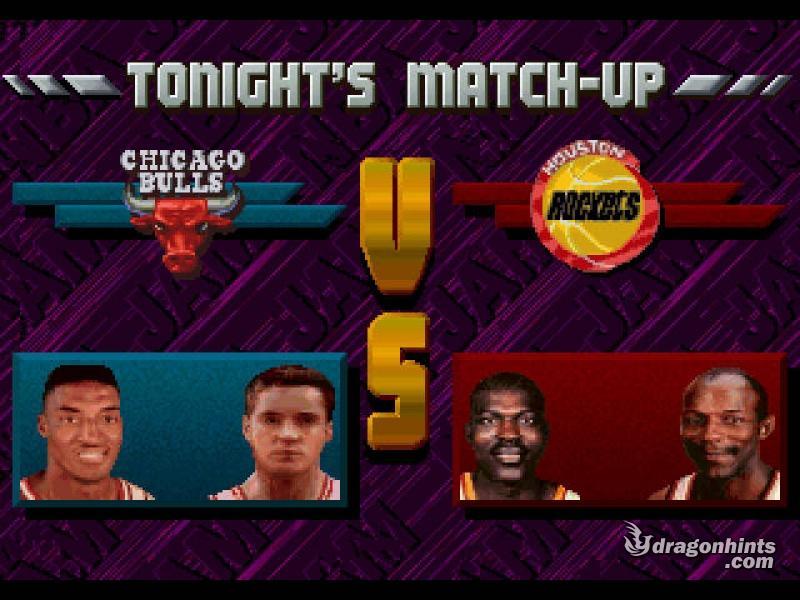800x600 pixels.
Task: Choose the red Rockets player portrait panel
Action: click(x=618, y=427)
